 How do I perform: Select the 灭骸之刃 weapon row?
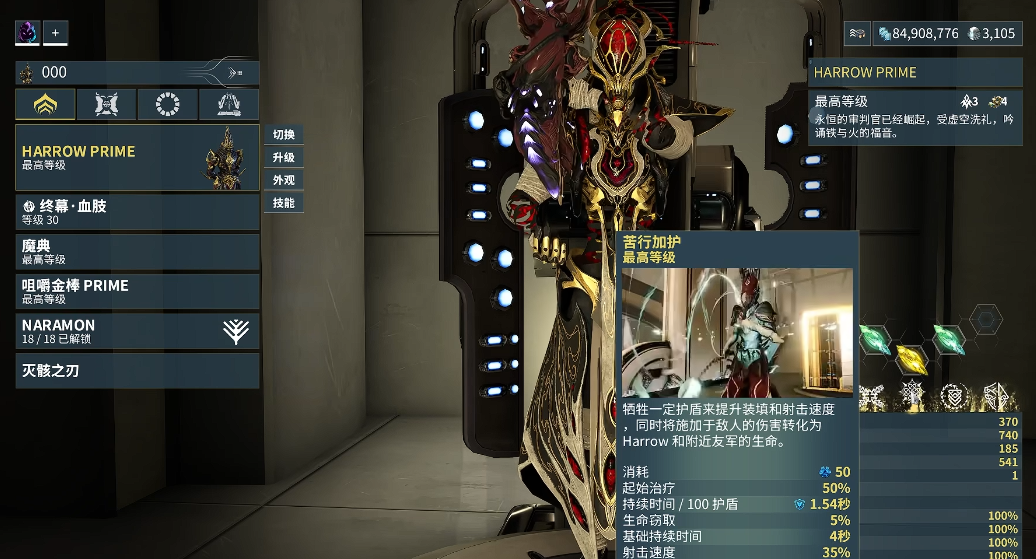(137, 371)
